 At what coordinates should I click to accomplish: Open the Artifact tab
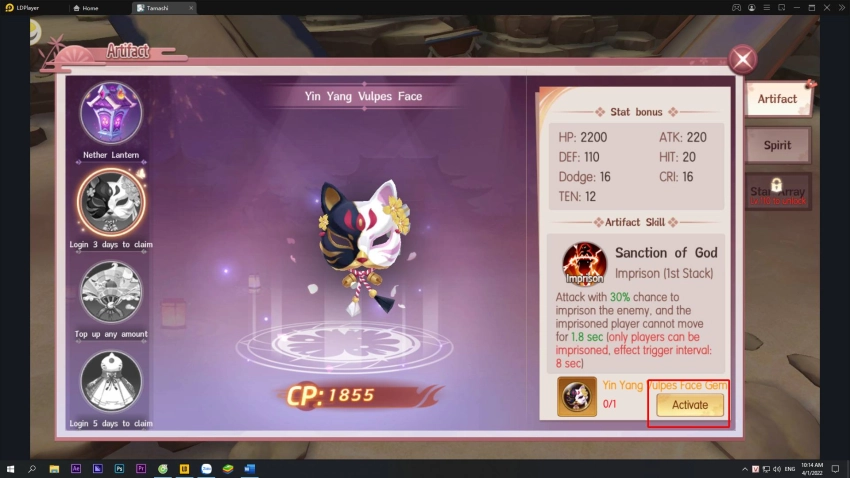coord(777,99)
